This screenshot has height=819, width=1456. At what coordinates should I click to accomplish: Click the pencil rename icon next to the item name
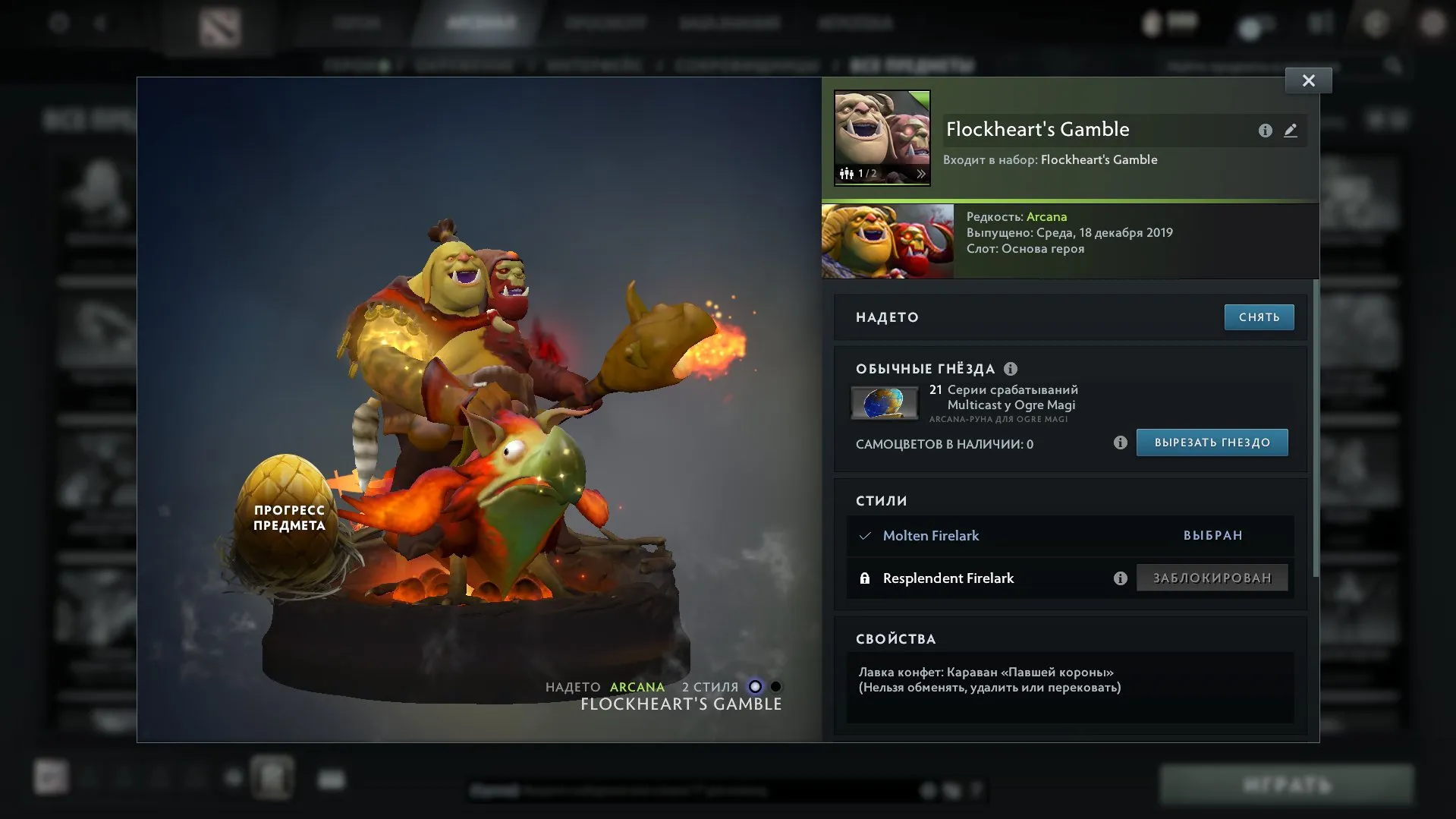1291,131
